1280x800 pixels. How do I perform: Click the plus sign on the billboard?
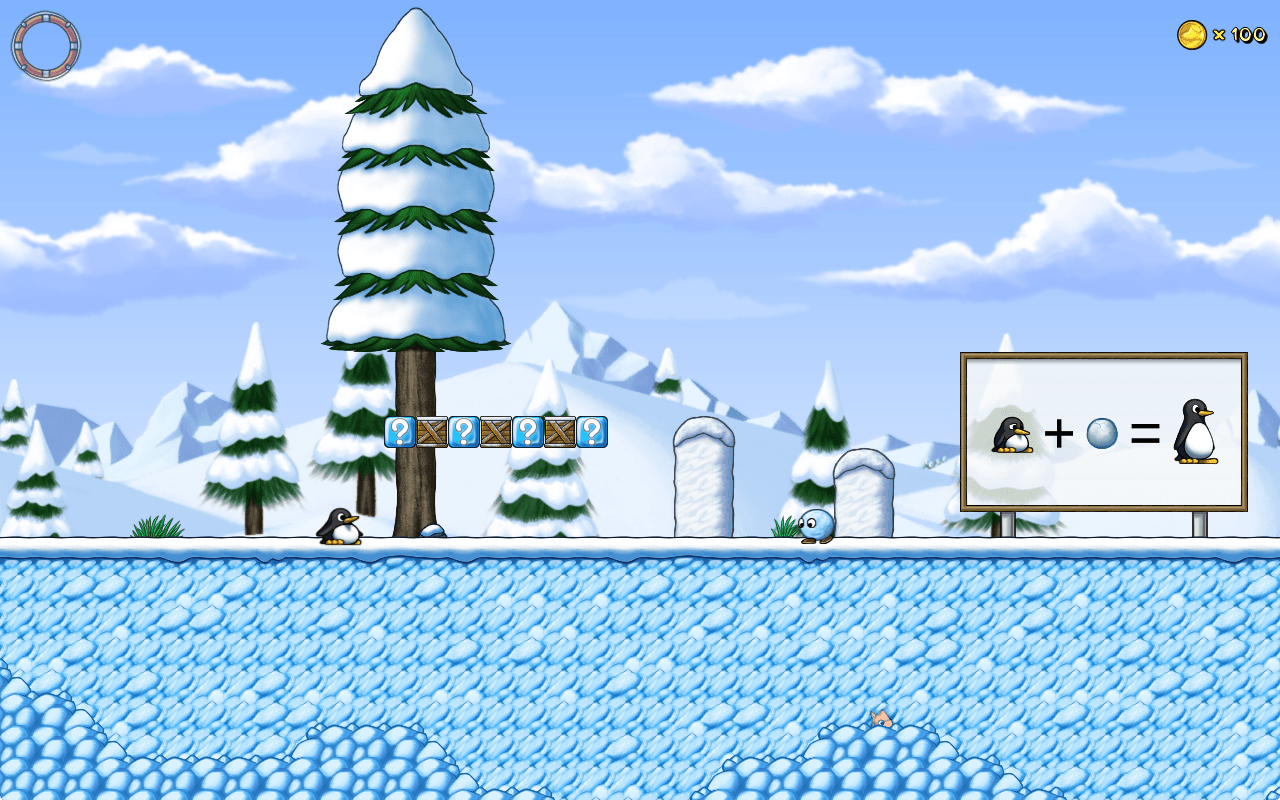click(1060, 434)
